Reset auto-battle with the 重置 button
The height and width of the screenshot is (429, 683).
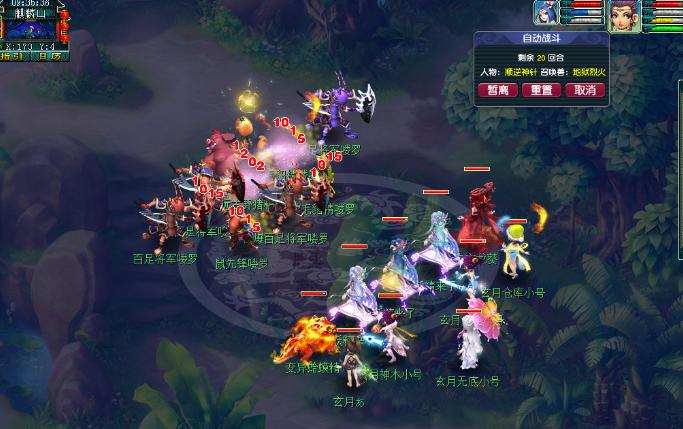point(541,90)
